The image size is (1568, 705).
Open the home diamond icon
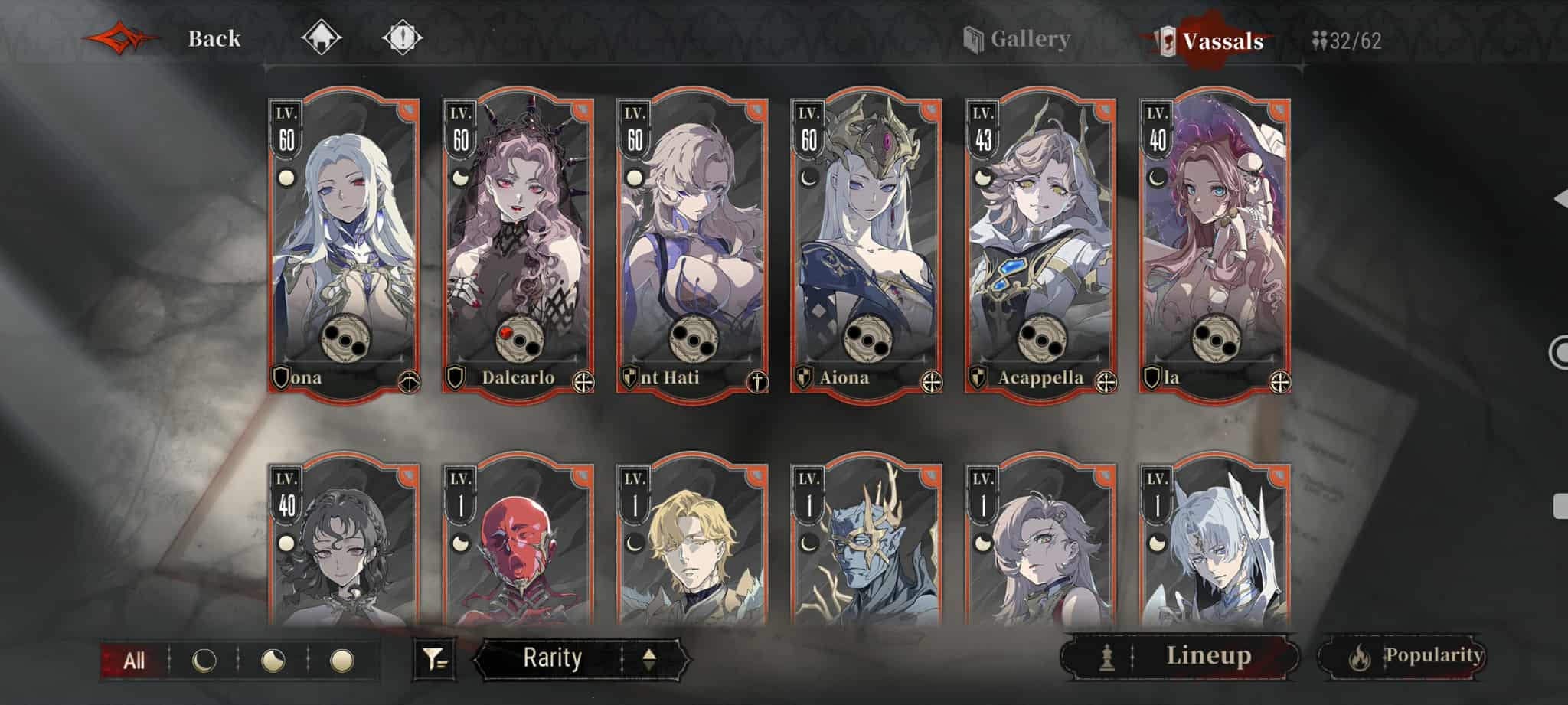(x=321, y=37)
